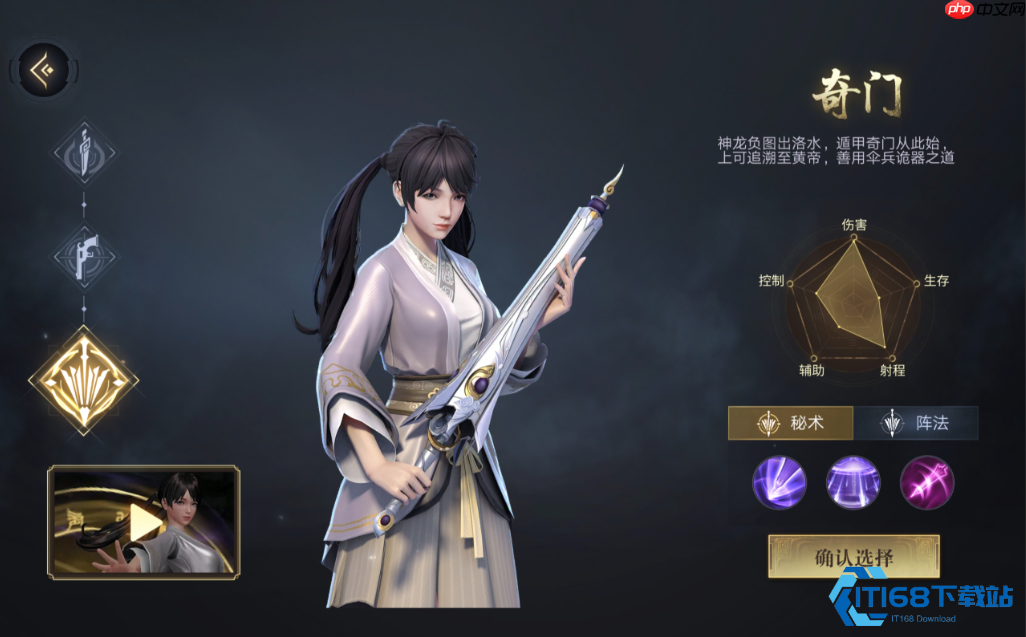Play the class preview video
The image size is (1026, 637).
pyautogui.click(x=144, y=521)
